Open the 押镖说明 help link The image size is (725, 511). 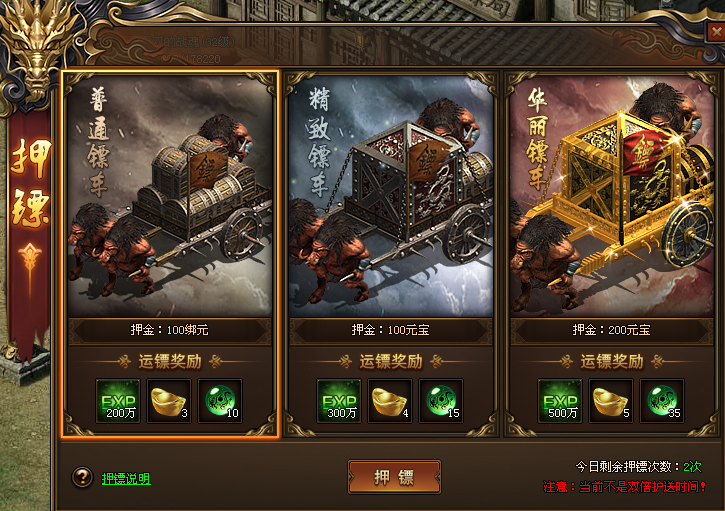tap(126, 479)
